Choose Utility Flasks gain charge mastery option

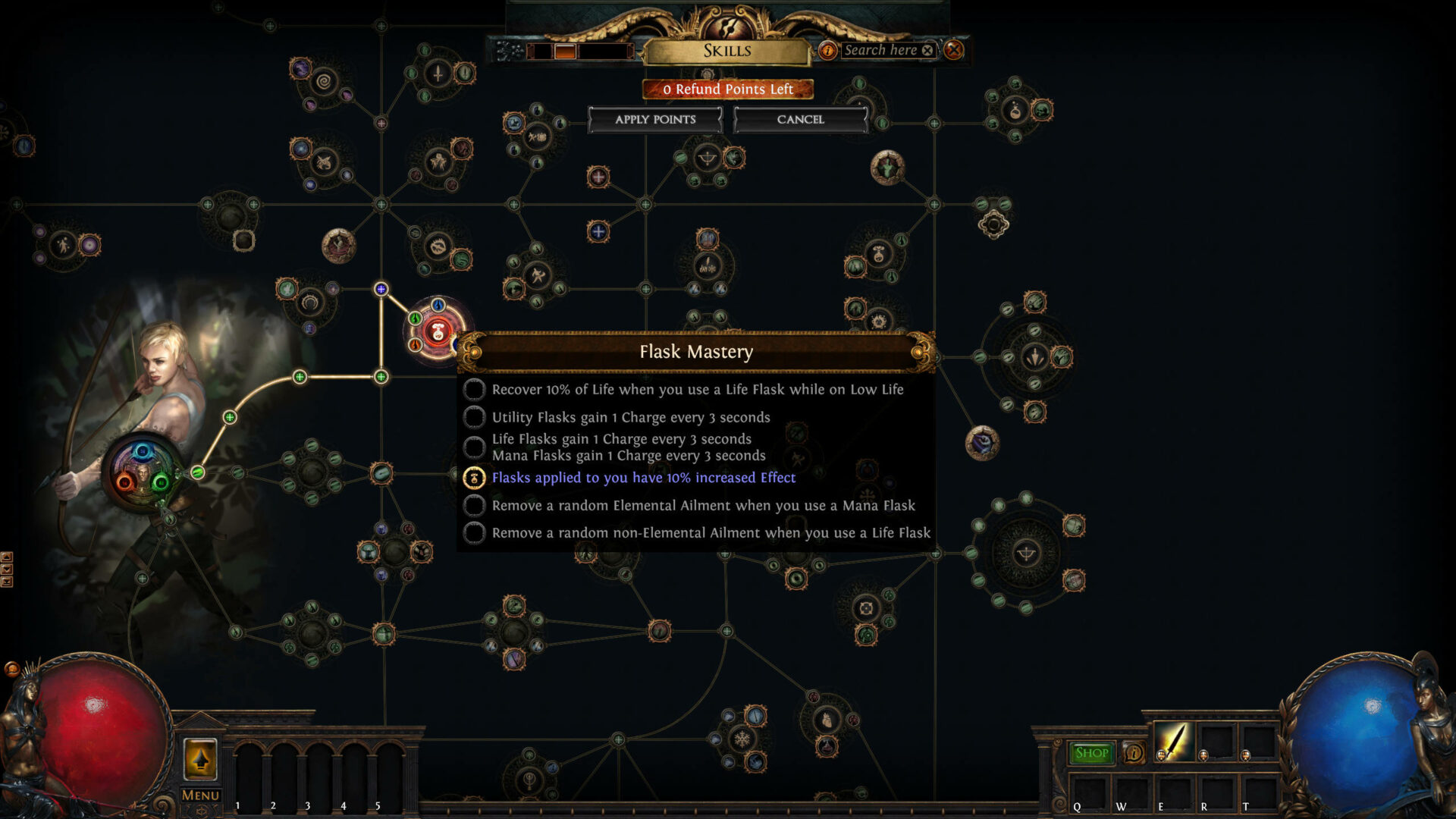tap(474, 417)
